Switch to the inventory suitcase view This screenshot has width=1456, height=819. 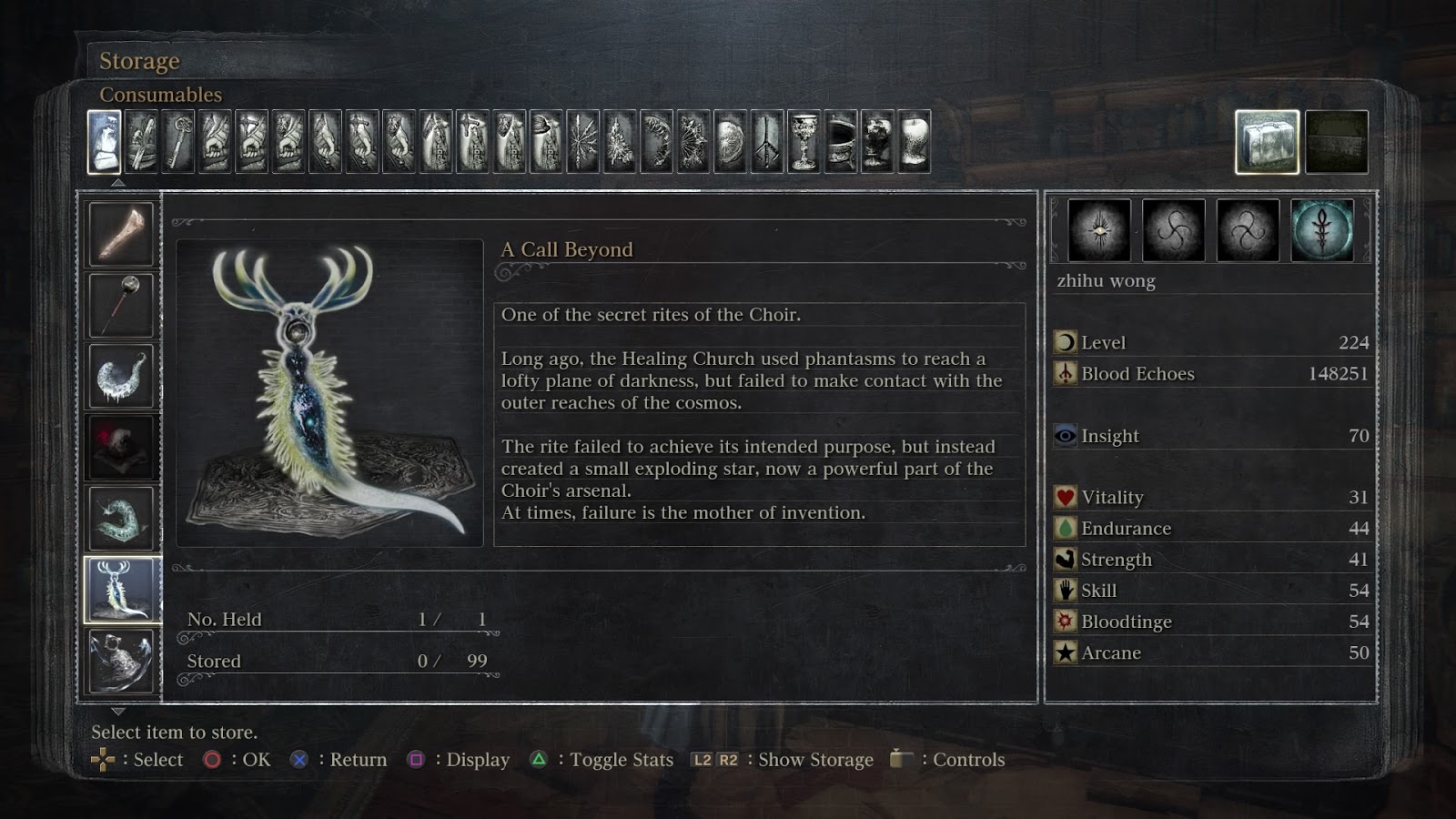coord(1267,142)
